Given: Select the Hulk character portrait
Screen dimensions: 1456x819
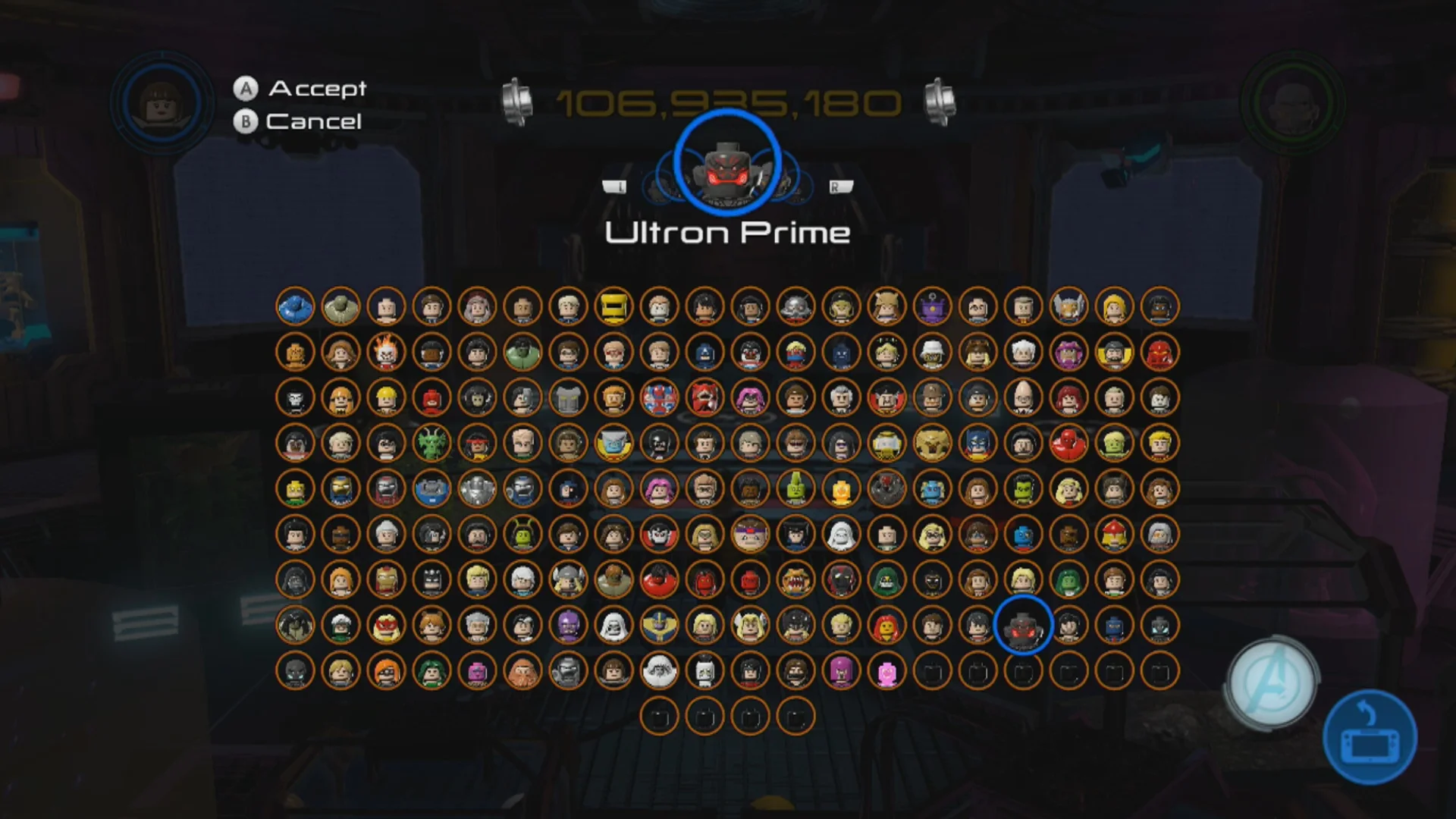Looking at the screenshot, I should point(522,353).
